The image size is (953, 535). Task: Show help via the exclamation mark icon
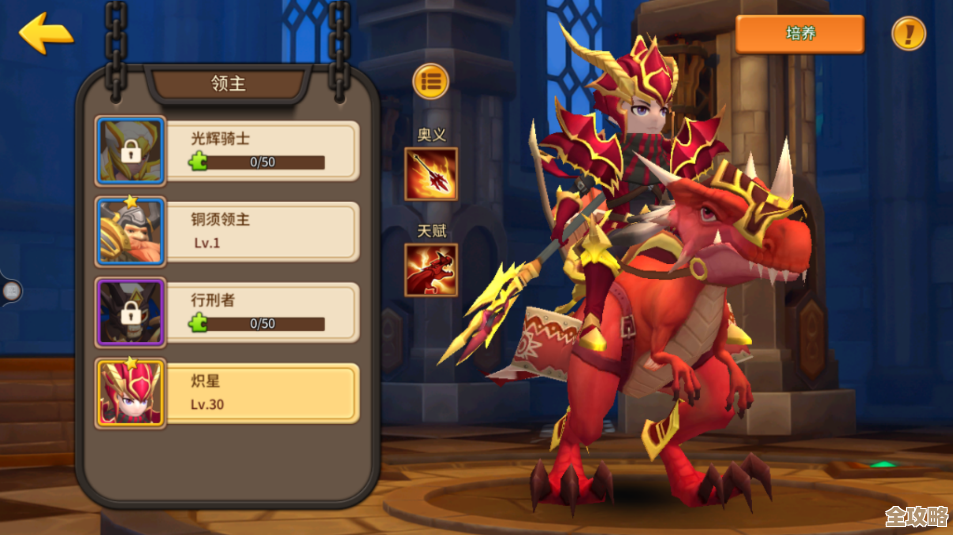[x=908, y=34]
